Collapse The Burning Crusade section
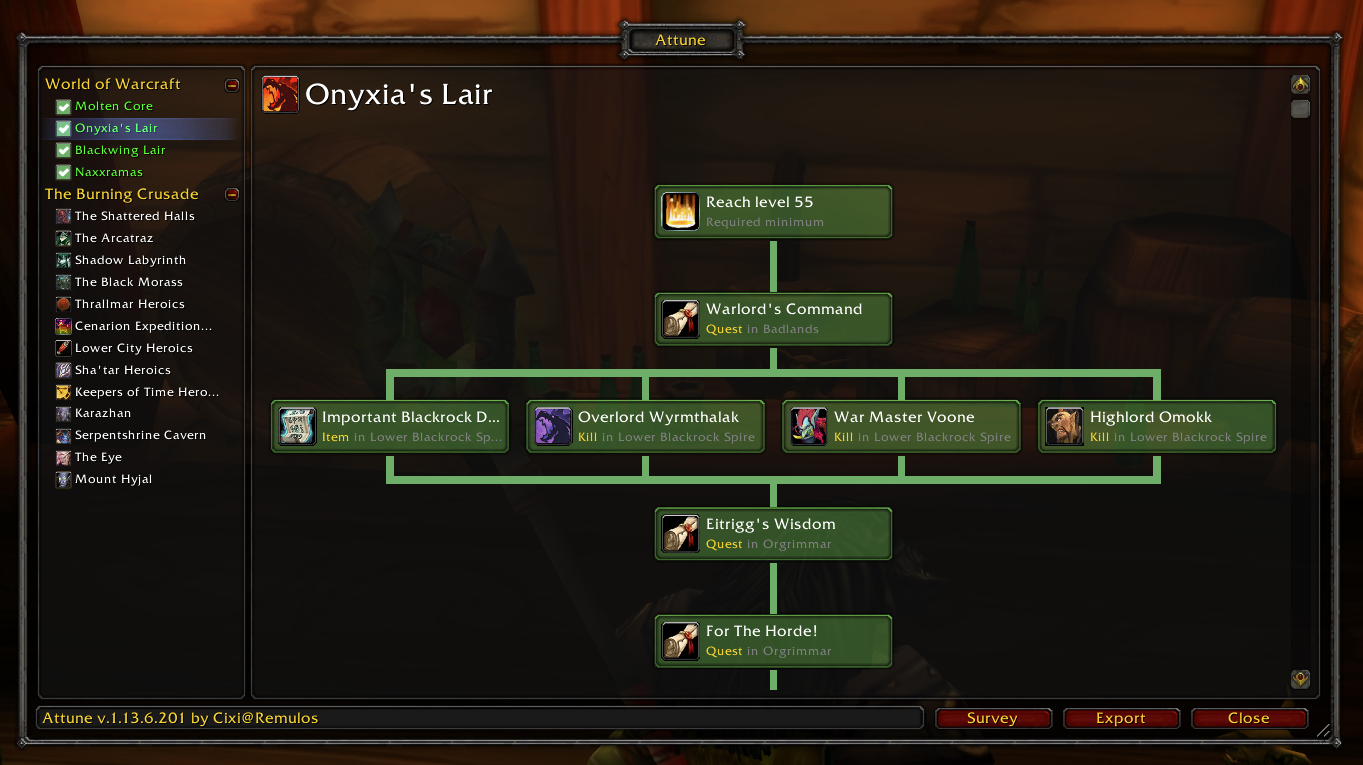 coord(232,195)
